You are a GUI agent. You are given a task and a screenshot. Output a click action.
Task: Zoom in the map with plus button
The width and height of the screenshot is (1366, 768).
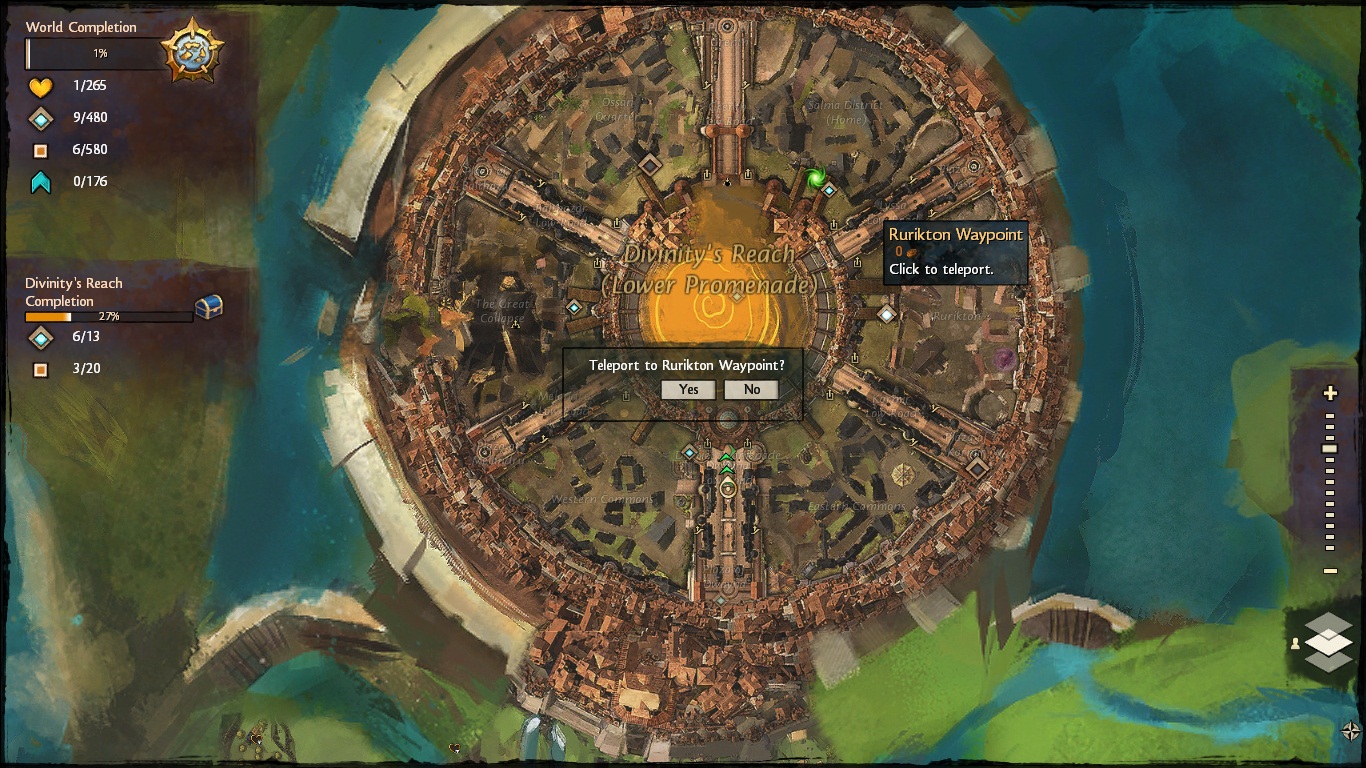(1330, 393)
